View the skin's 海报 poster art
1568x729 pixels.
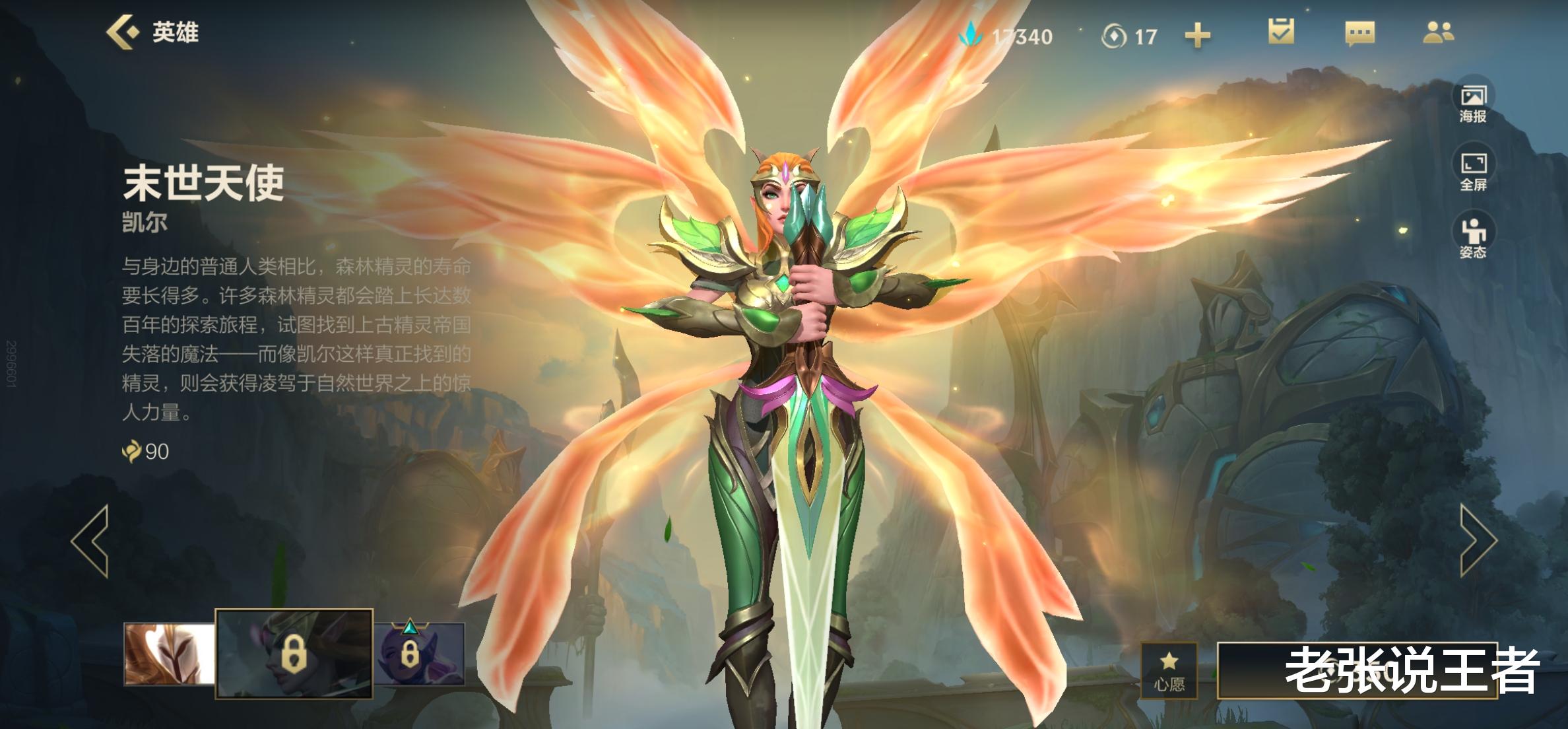coord(1473,104)
